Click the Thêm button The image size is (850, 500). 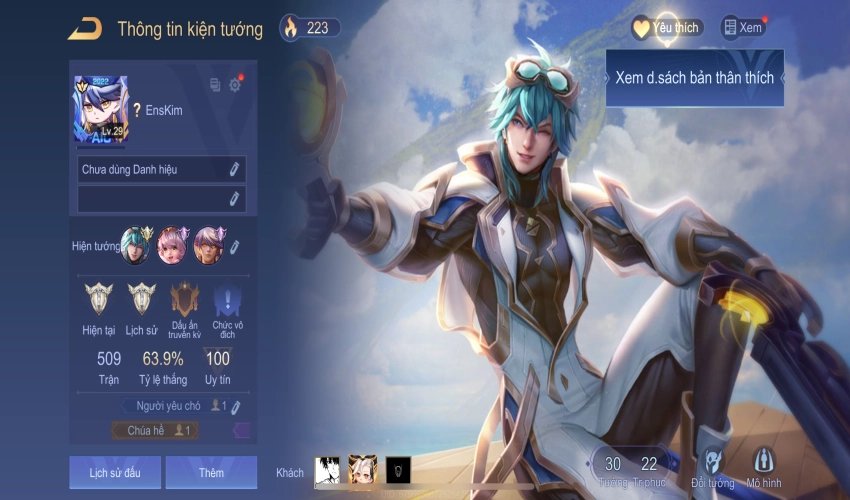point(211,472)
